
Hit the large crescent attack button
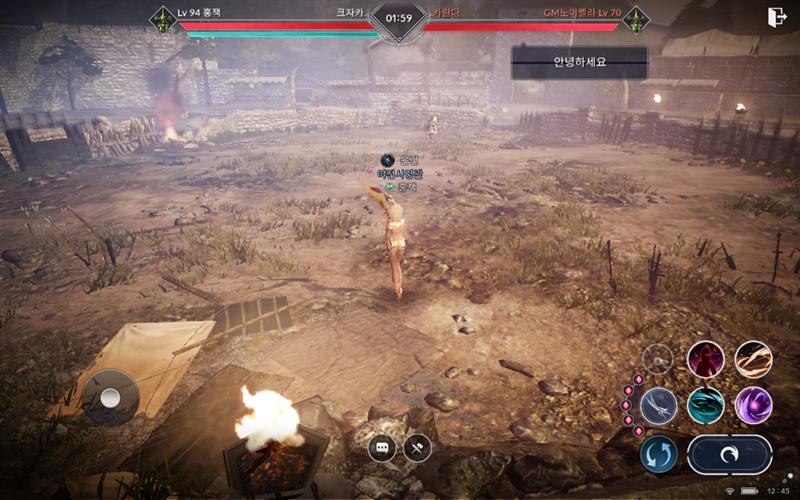729,454
